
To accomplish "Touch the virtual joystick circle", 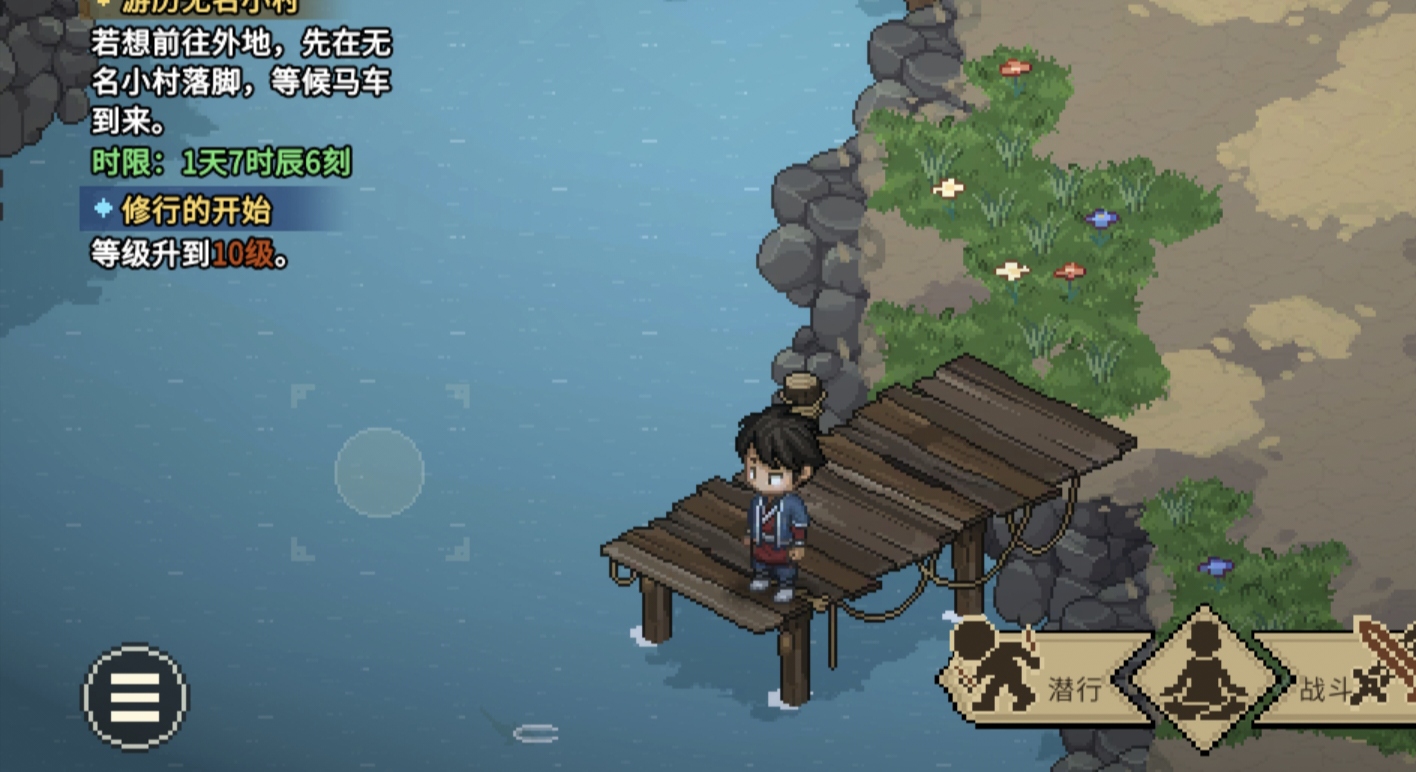I will pos(379,472).
